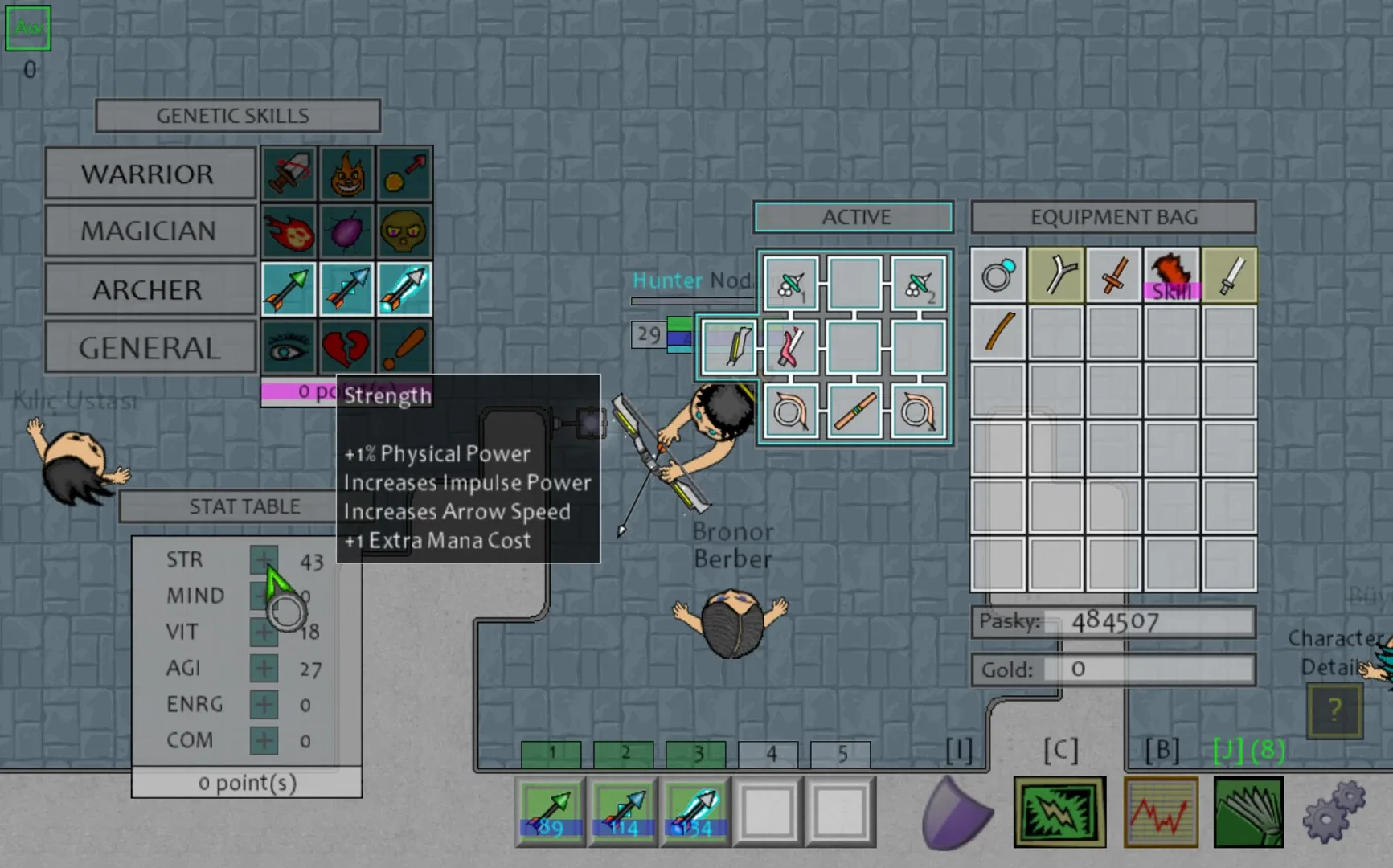1393x868 pixels.
Task: Click the Character Details question mark button
Action: (1334, 709)
